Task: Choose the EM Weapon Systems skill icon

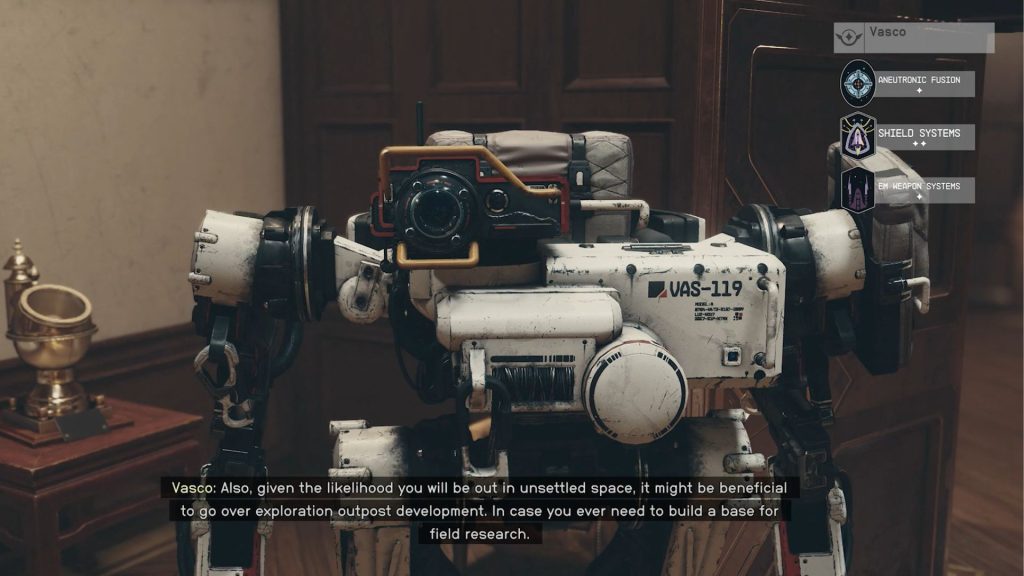Action: tap(857, 190)
